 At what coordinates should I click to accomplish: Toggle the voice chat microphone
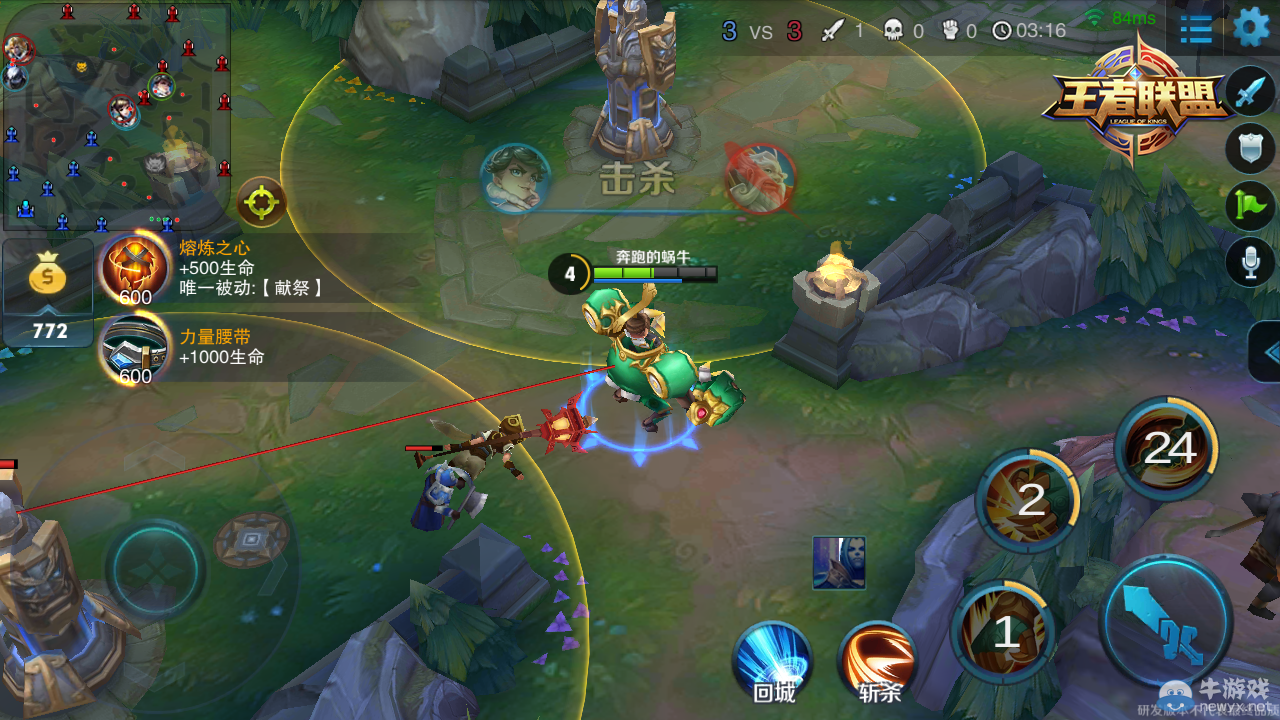pos(1251,261)
